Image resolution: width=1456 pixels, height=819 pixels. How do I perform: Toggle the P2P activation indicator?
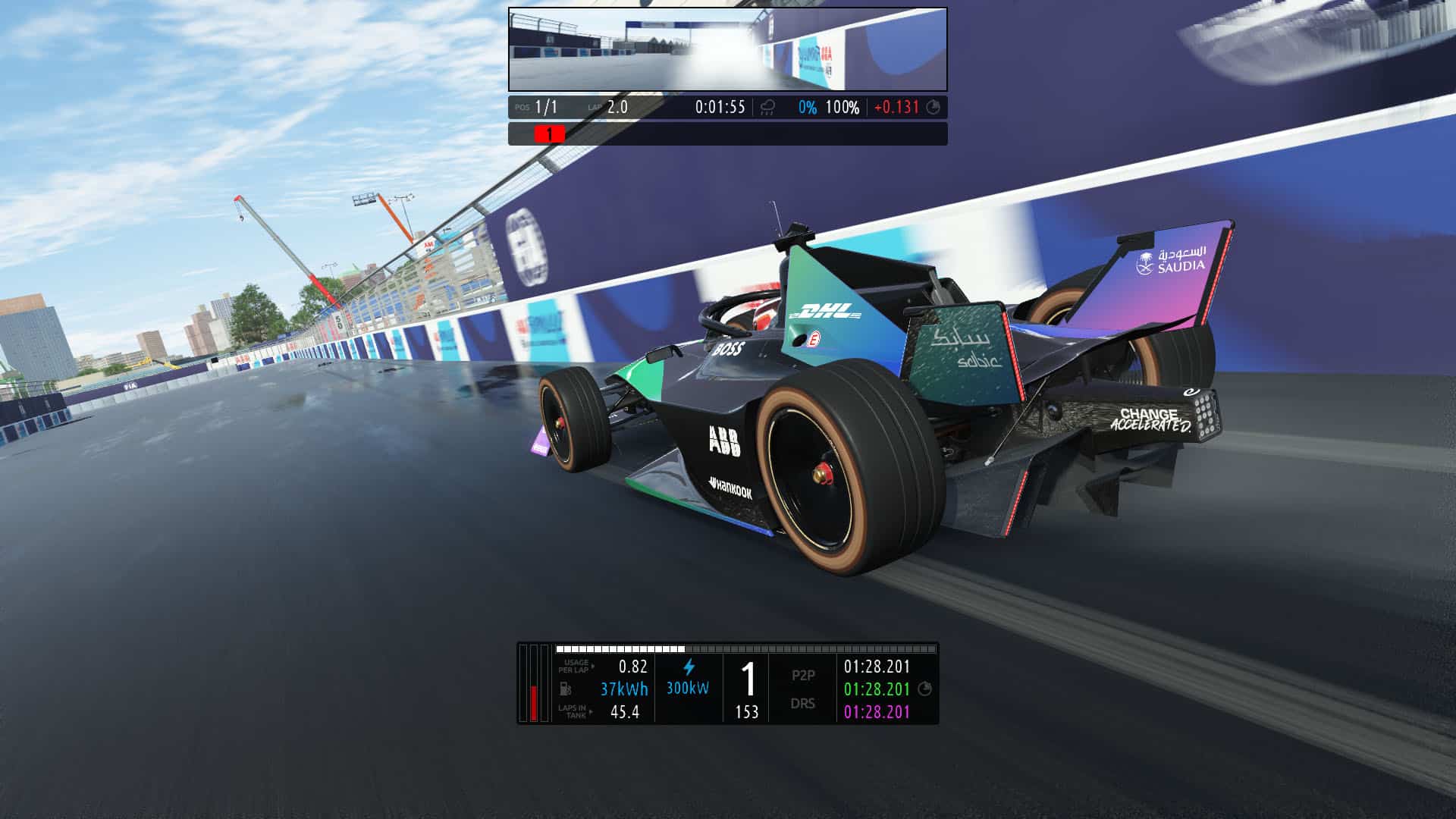pyautogui.click(x=803, y=675)
